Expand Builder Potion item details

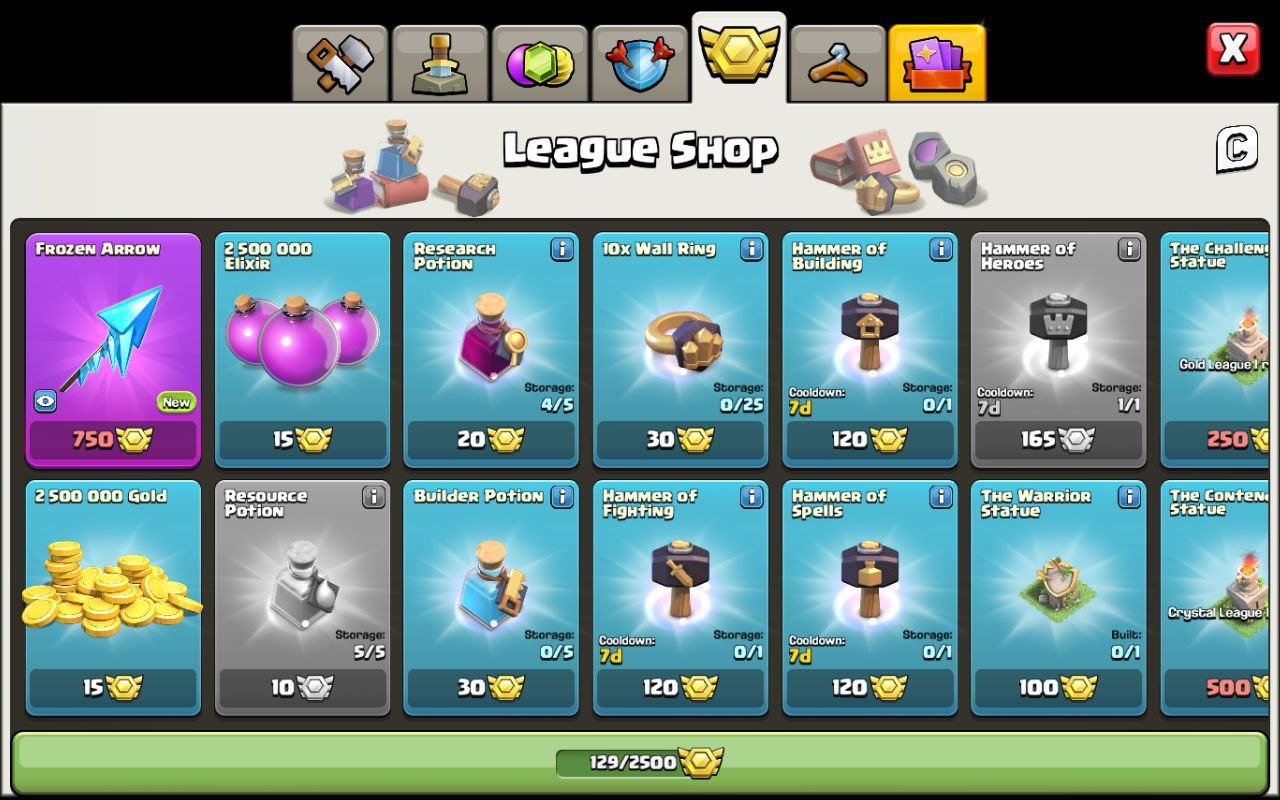click(562, 499)
